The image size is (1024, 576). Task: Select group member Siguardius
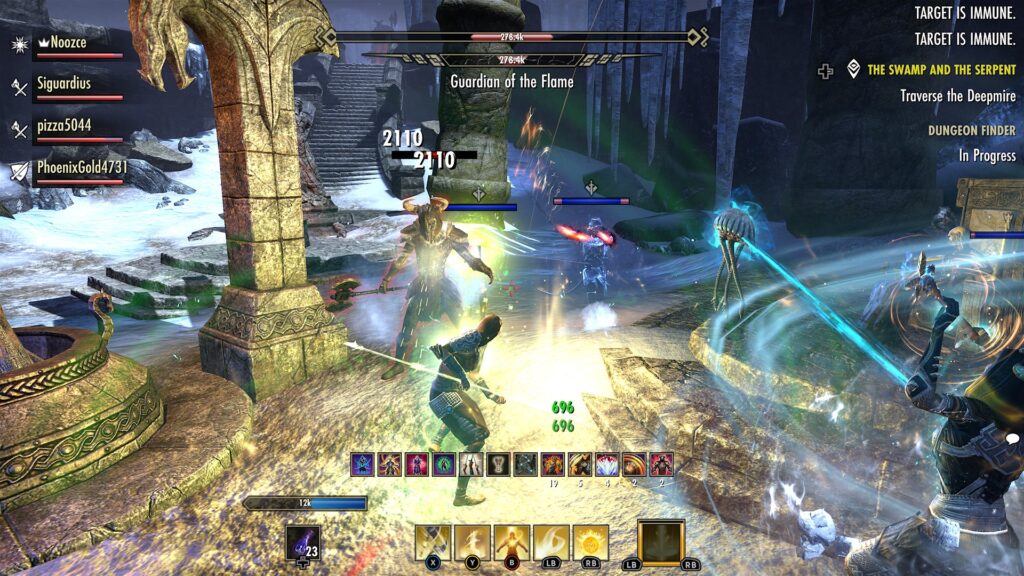tap(64, 84)
